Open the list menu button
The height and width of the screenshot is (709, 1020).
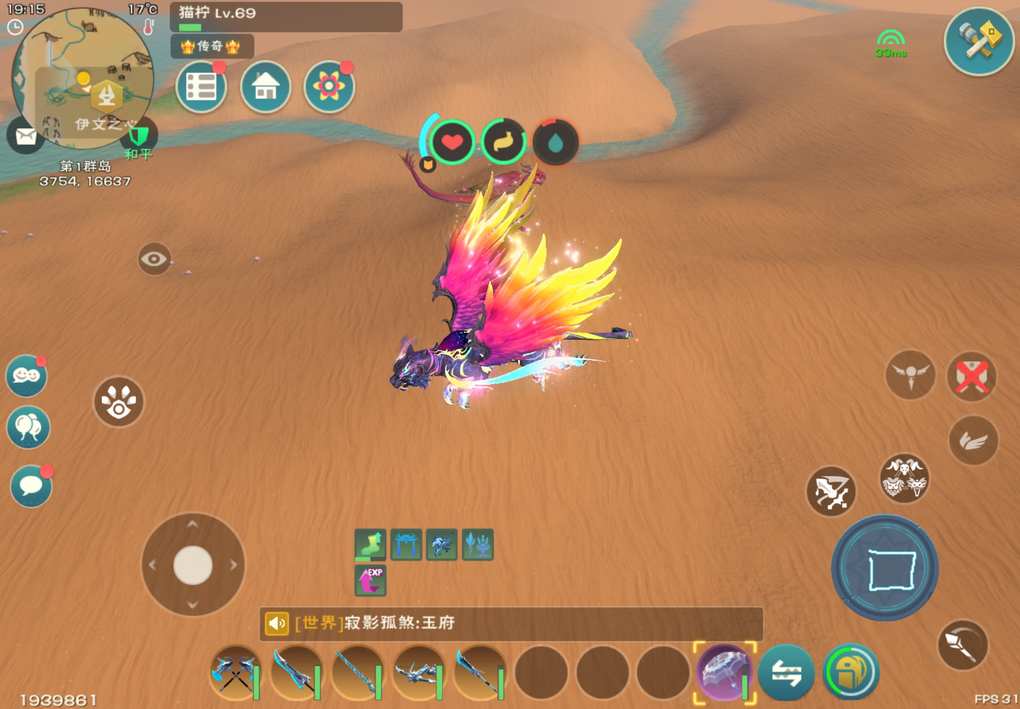(x=201, y=88)
